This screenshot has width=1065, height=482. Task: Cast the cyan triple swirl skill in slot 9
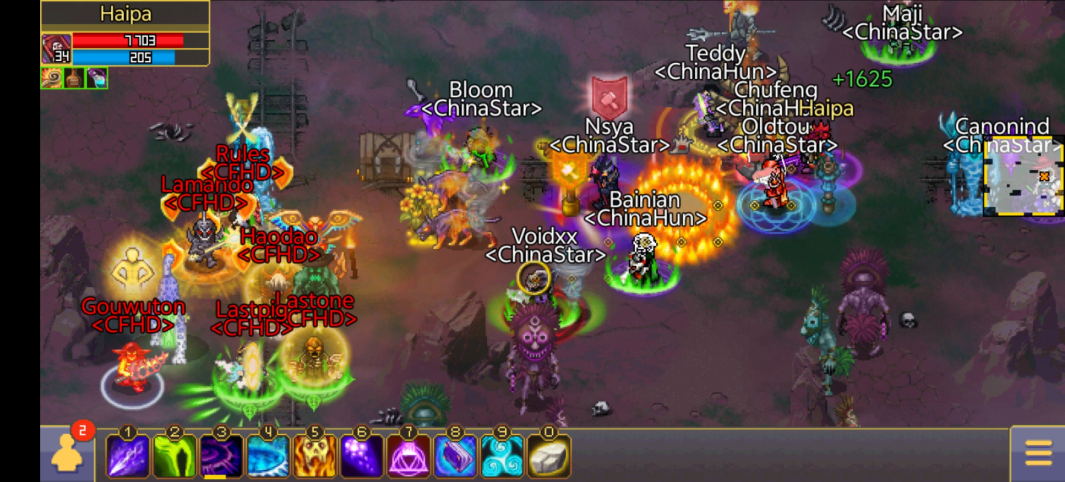point(502,456)
